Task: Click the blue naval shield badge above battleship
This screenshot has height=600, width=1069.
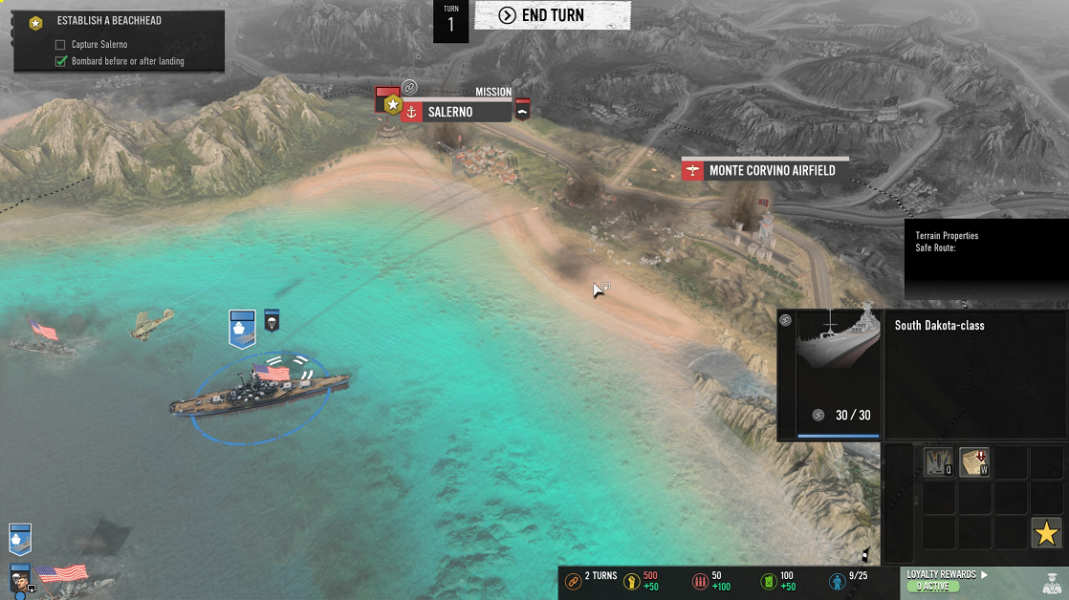Action: click(242, 329)
